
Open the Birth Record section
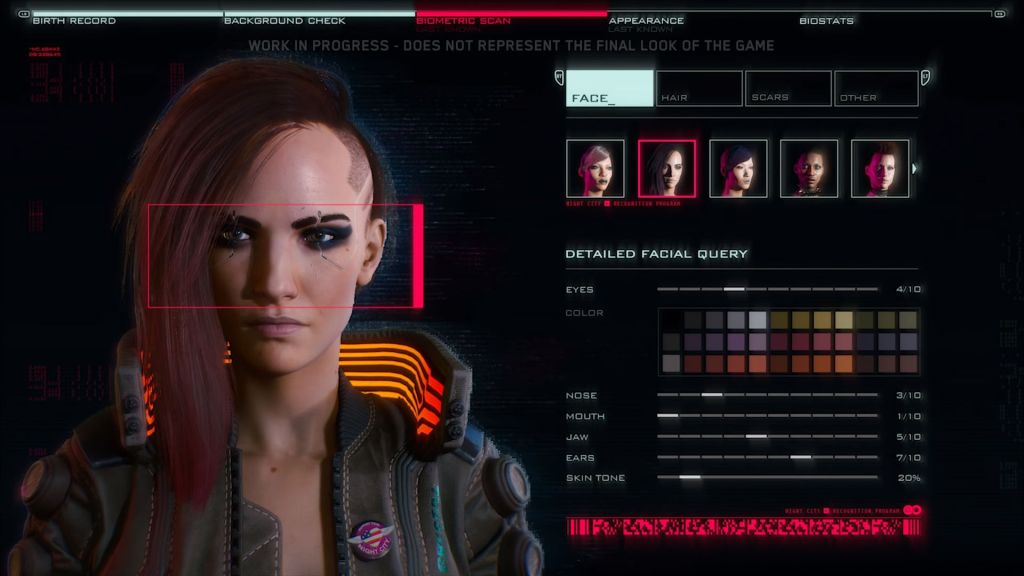point(74,20)
